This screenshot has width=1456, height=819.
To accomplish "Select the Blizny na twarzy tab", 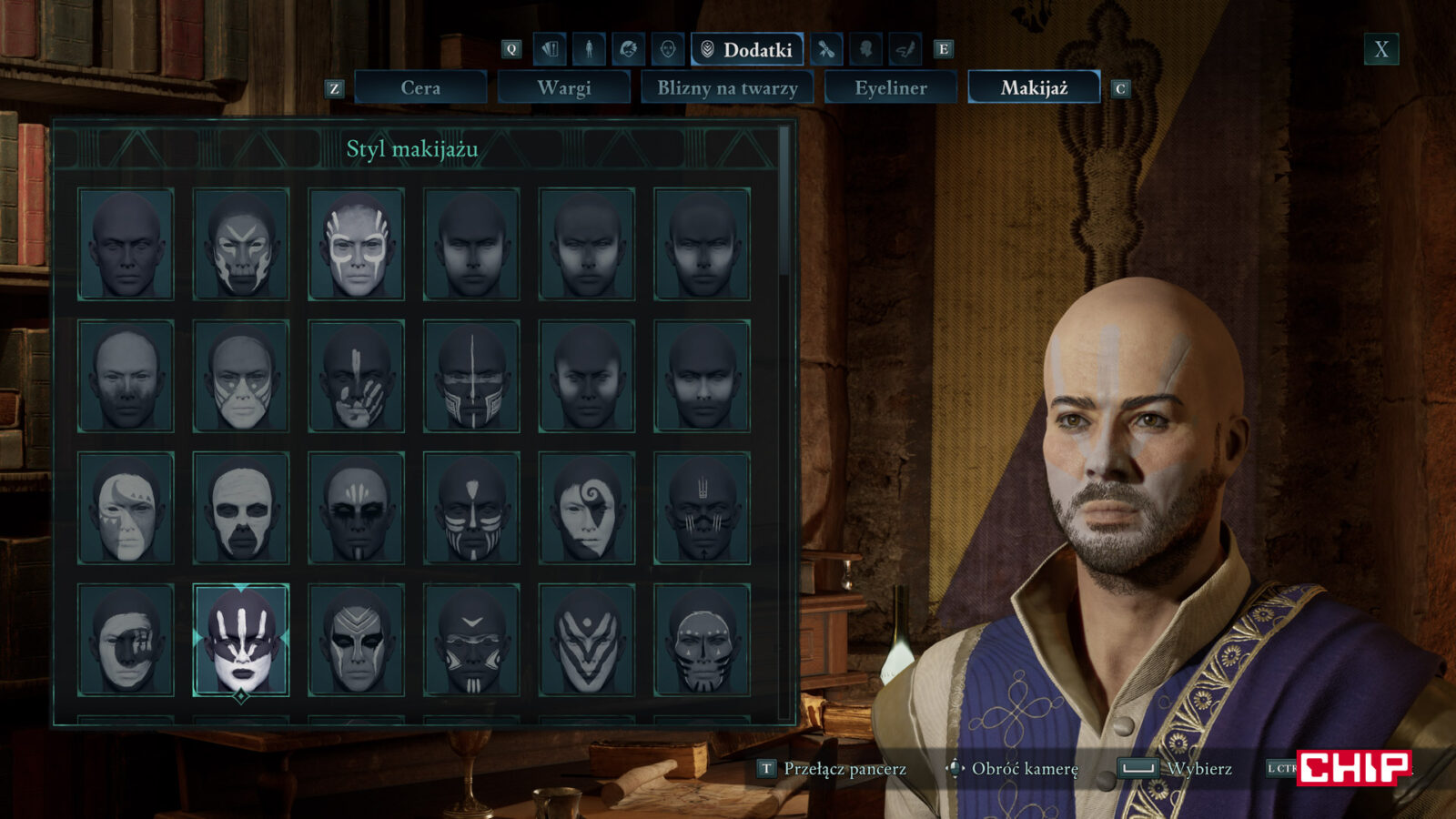I will (727, 88).
